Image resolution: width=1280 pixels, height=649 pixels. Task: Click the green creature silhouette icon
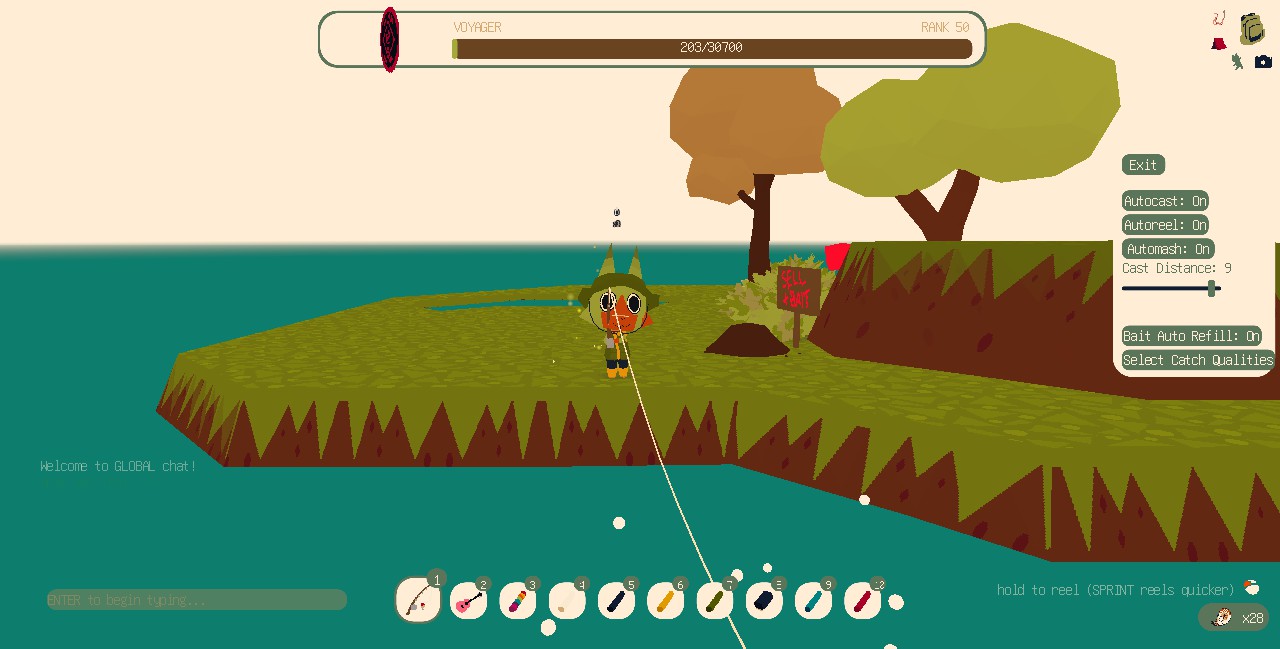click(1237, 62)
